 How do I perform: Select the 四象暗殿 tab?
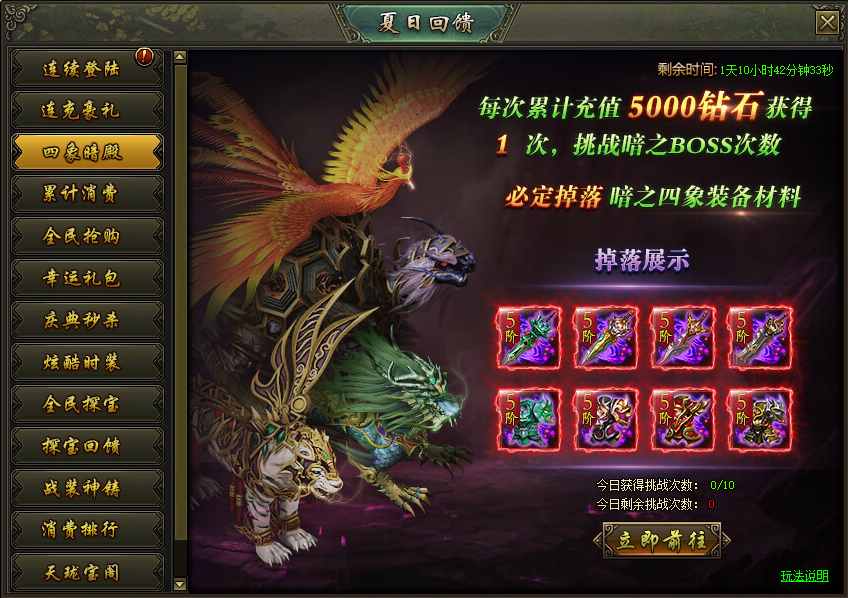coord(86,153)
